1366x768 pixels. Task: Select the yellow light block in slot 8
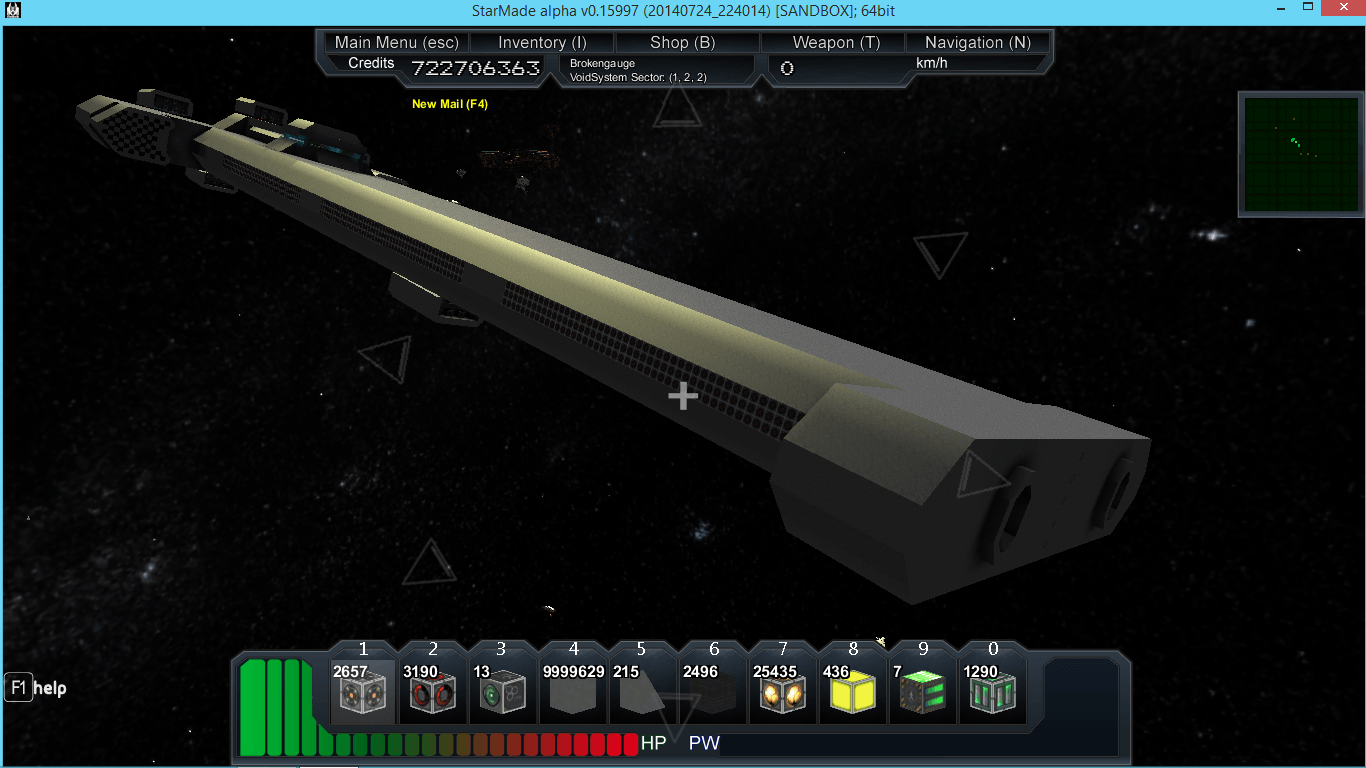(852, 690)
